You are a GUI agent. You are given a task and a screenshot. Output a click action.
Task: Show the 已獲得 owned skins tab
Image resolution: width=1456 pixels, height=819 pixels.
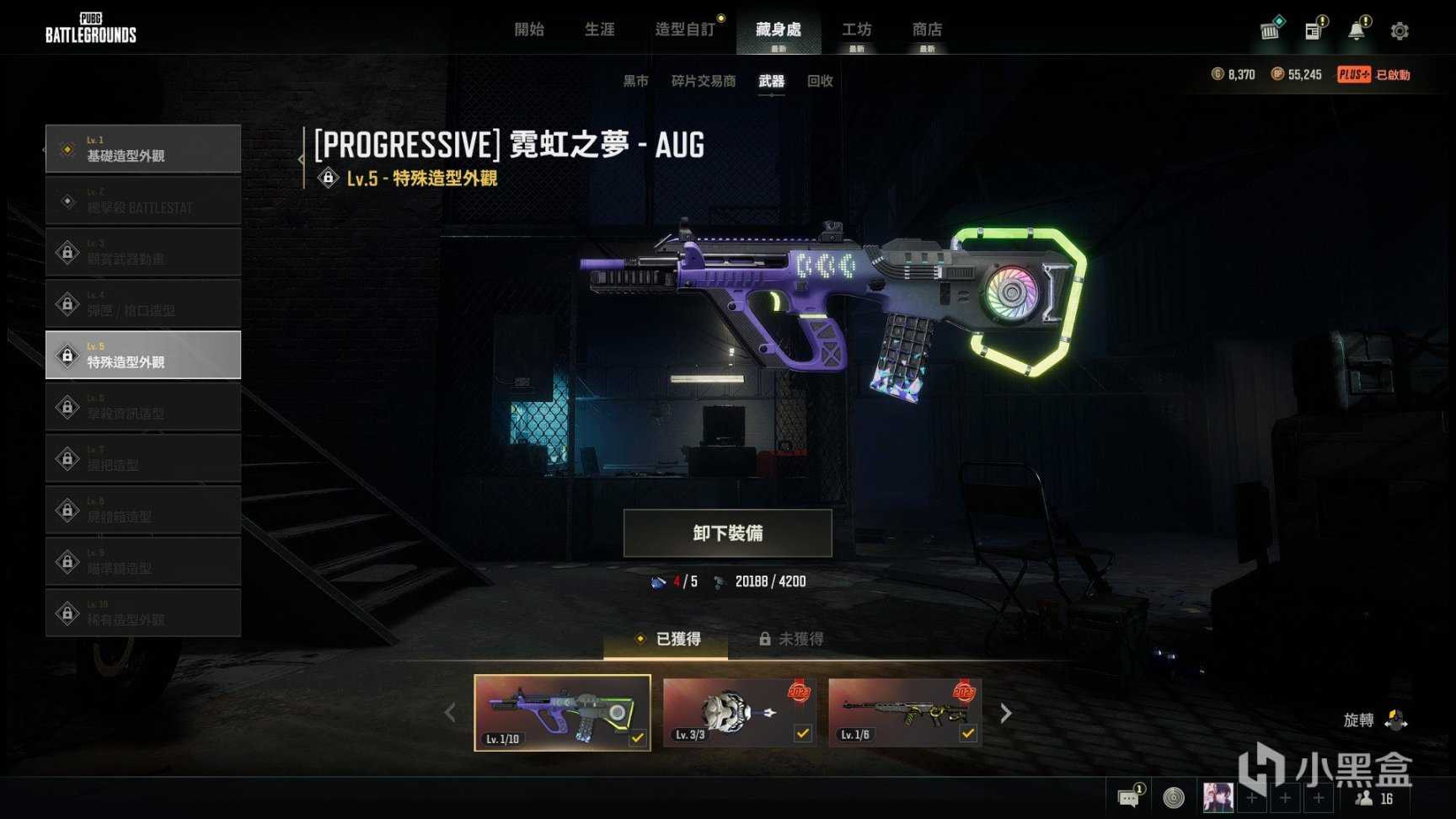tap(666, 640)
